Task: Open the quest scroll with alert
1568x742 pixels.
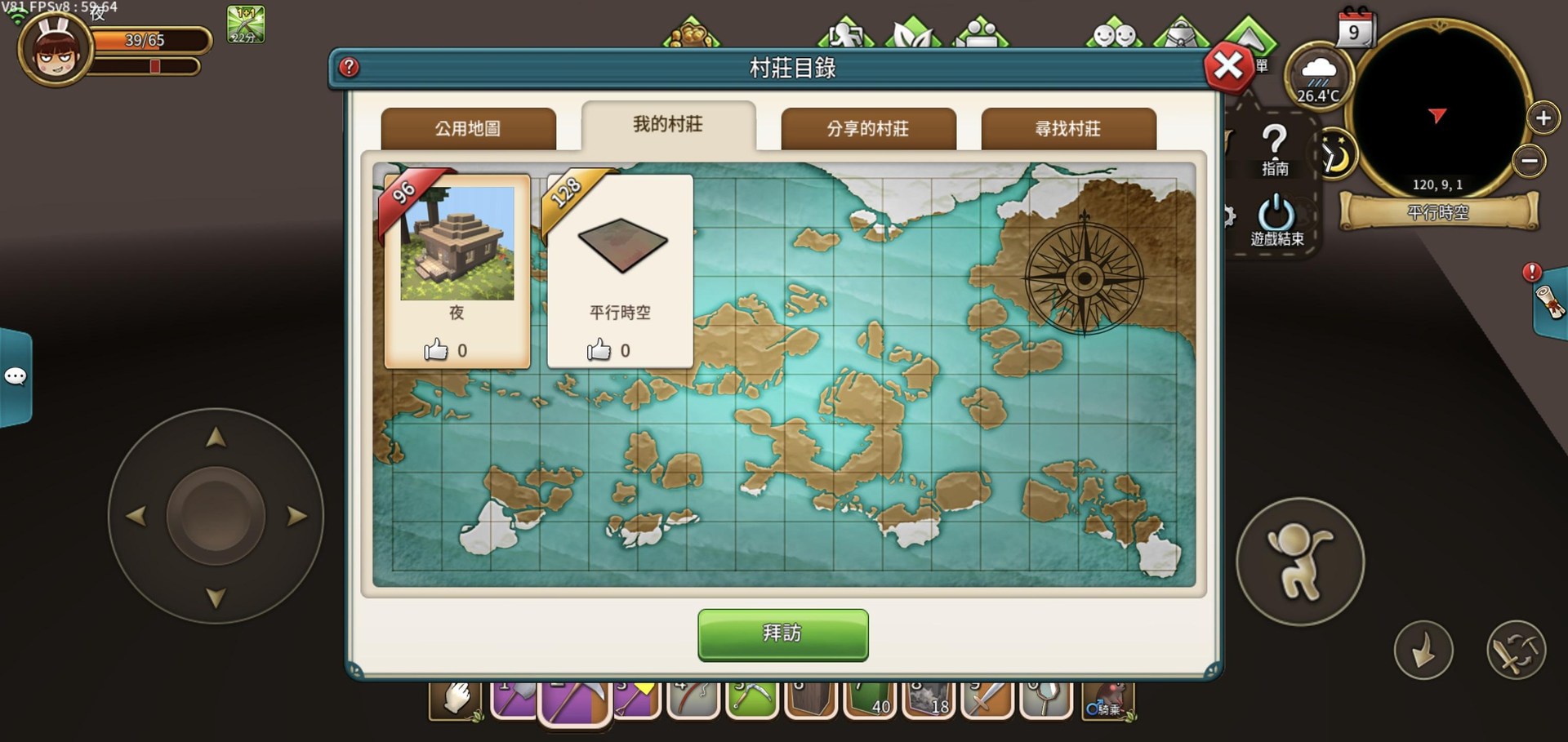Action: (1549, 301)
